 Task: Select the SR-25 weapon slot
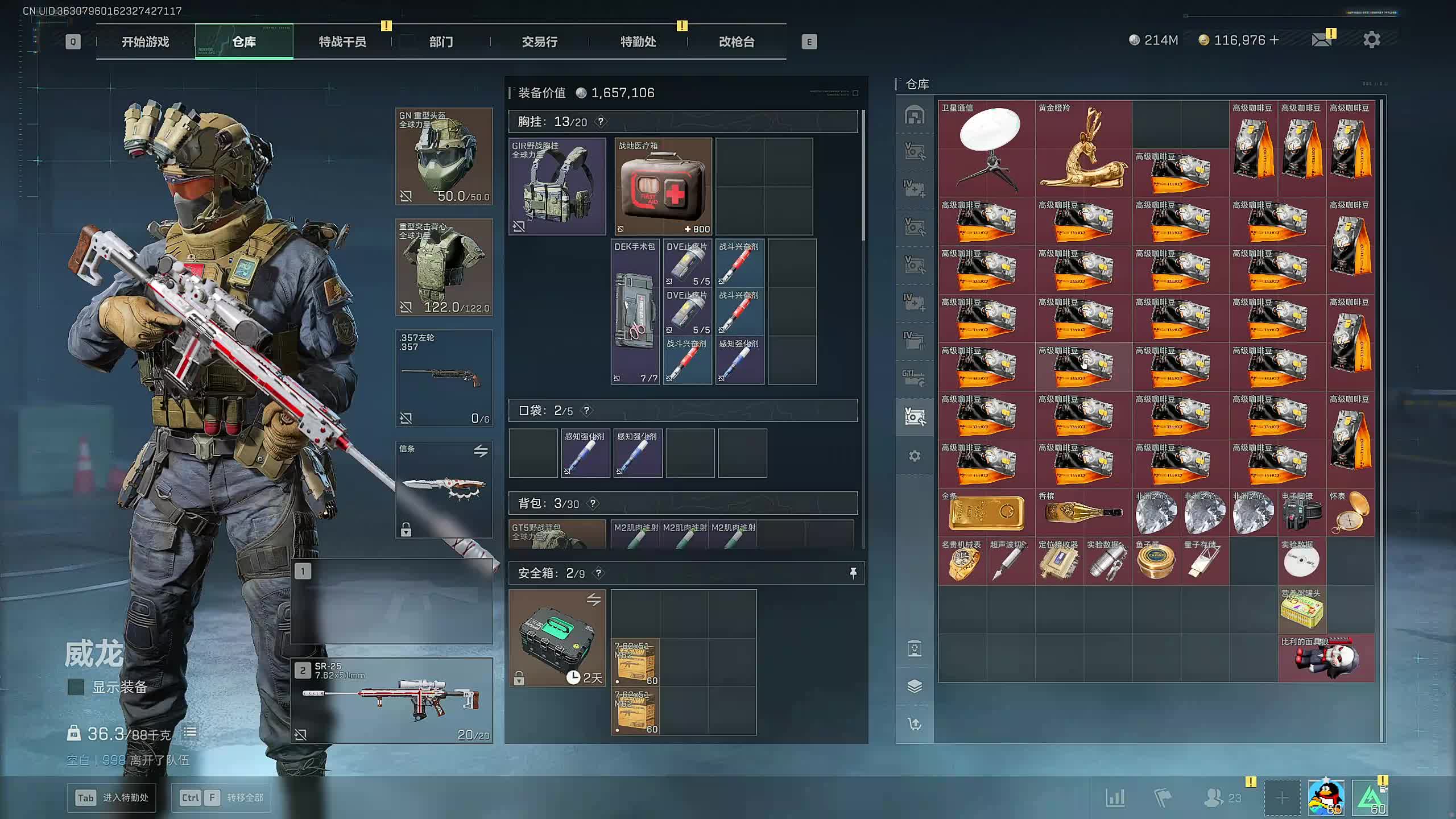click(x=392, y=701)
